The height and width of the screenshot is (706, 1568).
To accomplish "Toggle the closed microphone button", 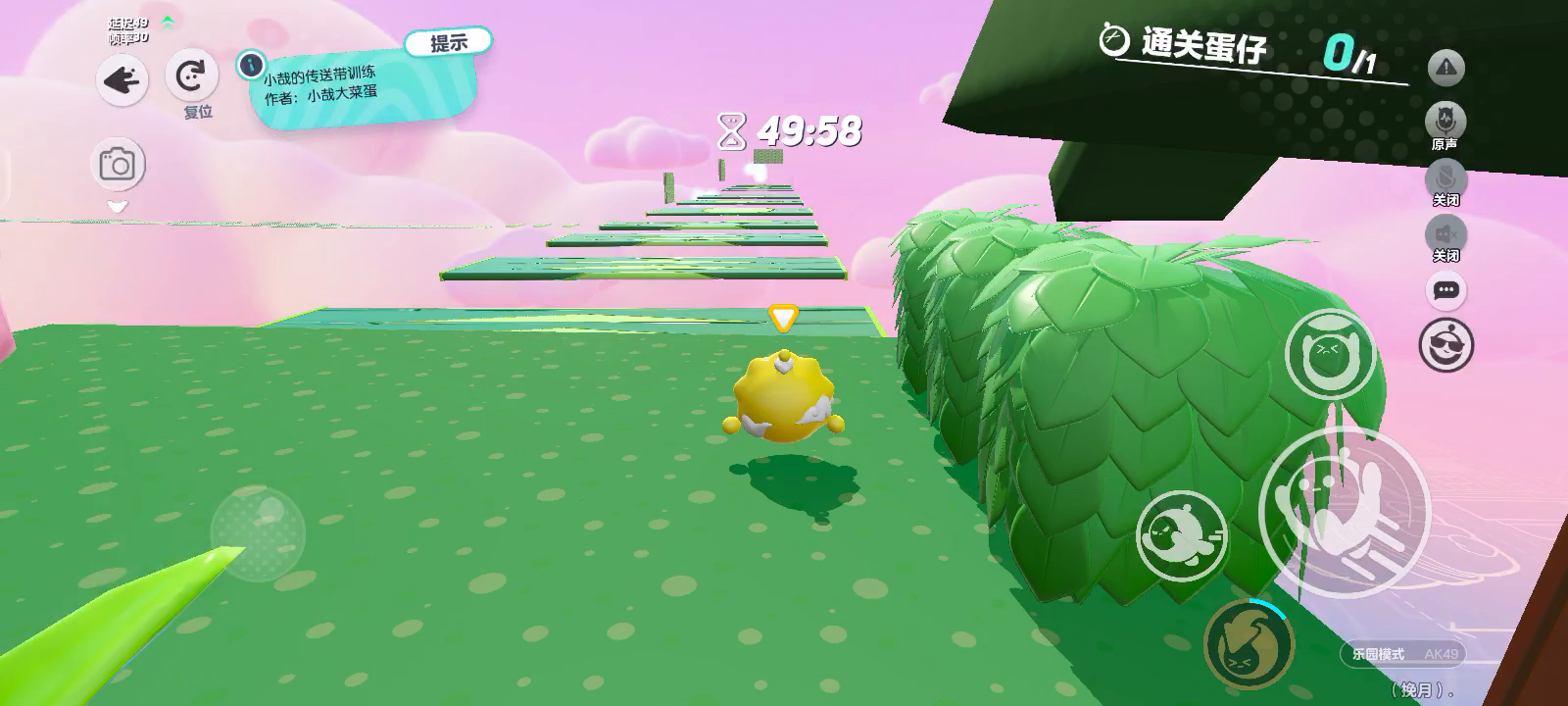I will pos(1445,179).
